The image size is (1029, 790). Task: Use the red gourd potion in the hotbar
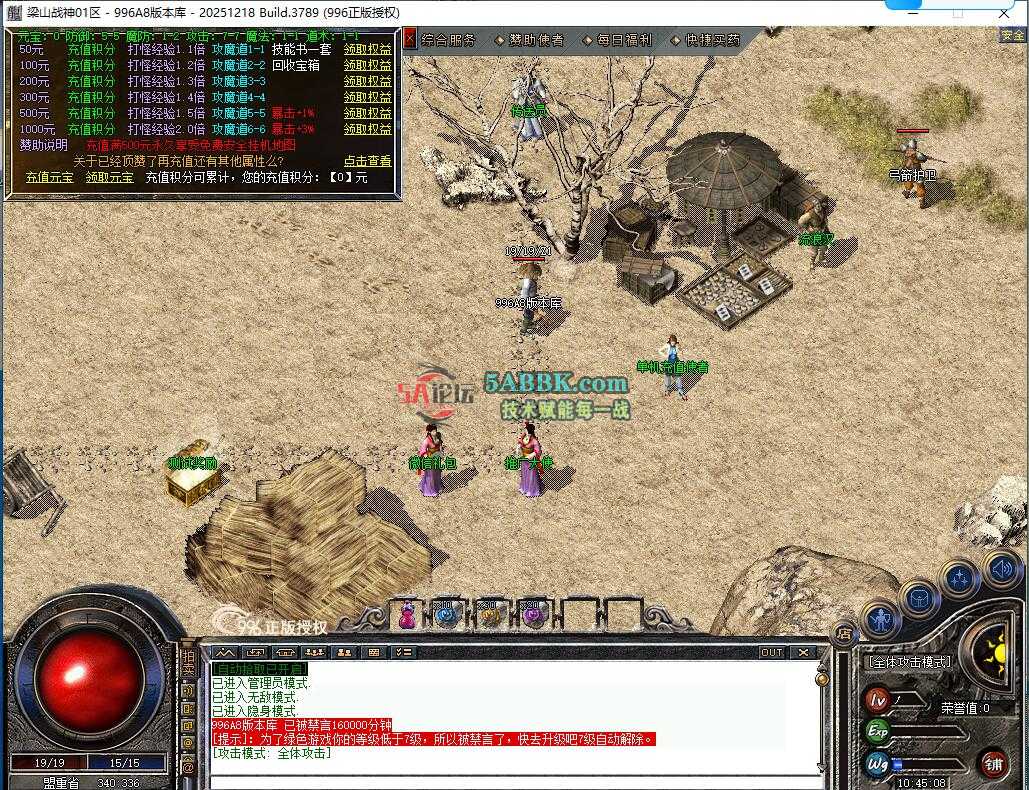coord(408,616)
